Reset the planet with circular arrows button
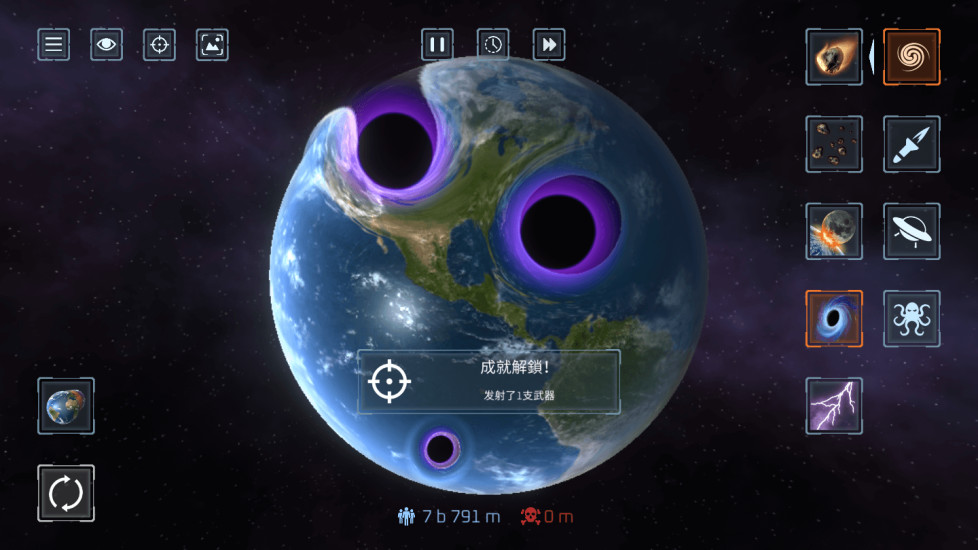This screenshot has height=550, width=978. (x=66, y=493)
